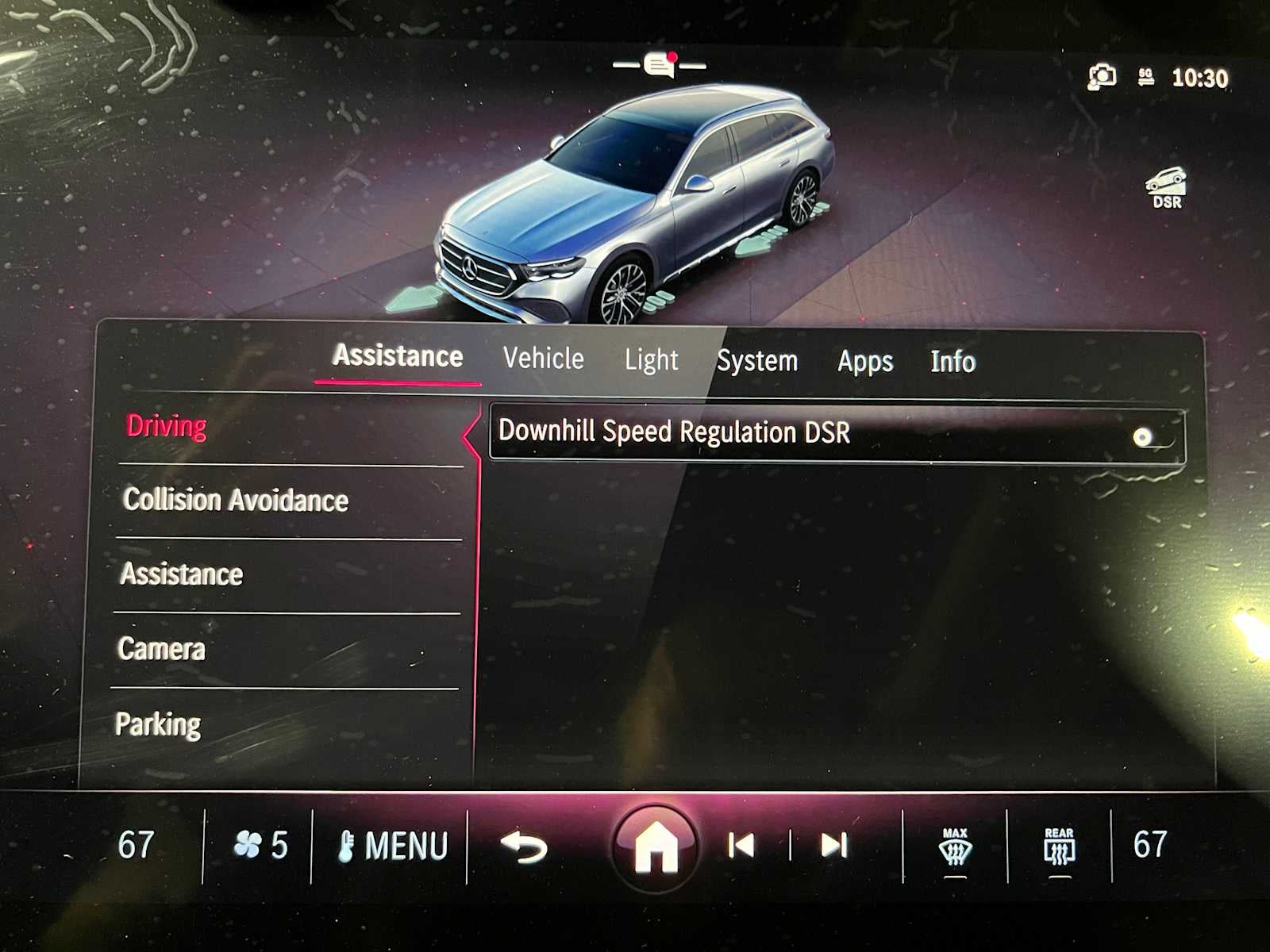Tap the left temperature reading of 67
1270x952 pixels.
[135, 845]
